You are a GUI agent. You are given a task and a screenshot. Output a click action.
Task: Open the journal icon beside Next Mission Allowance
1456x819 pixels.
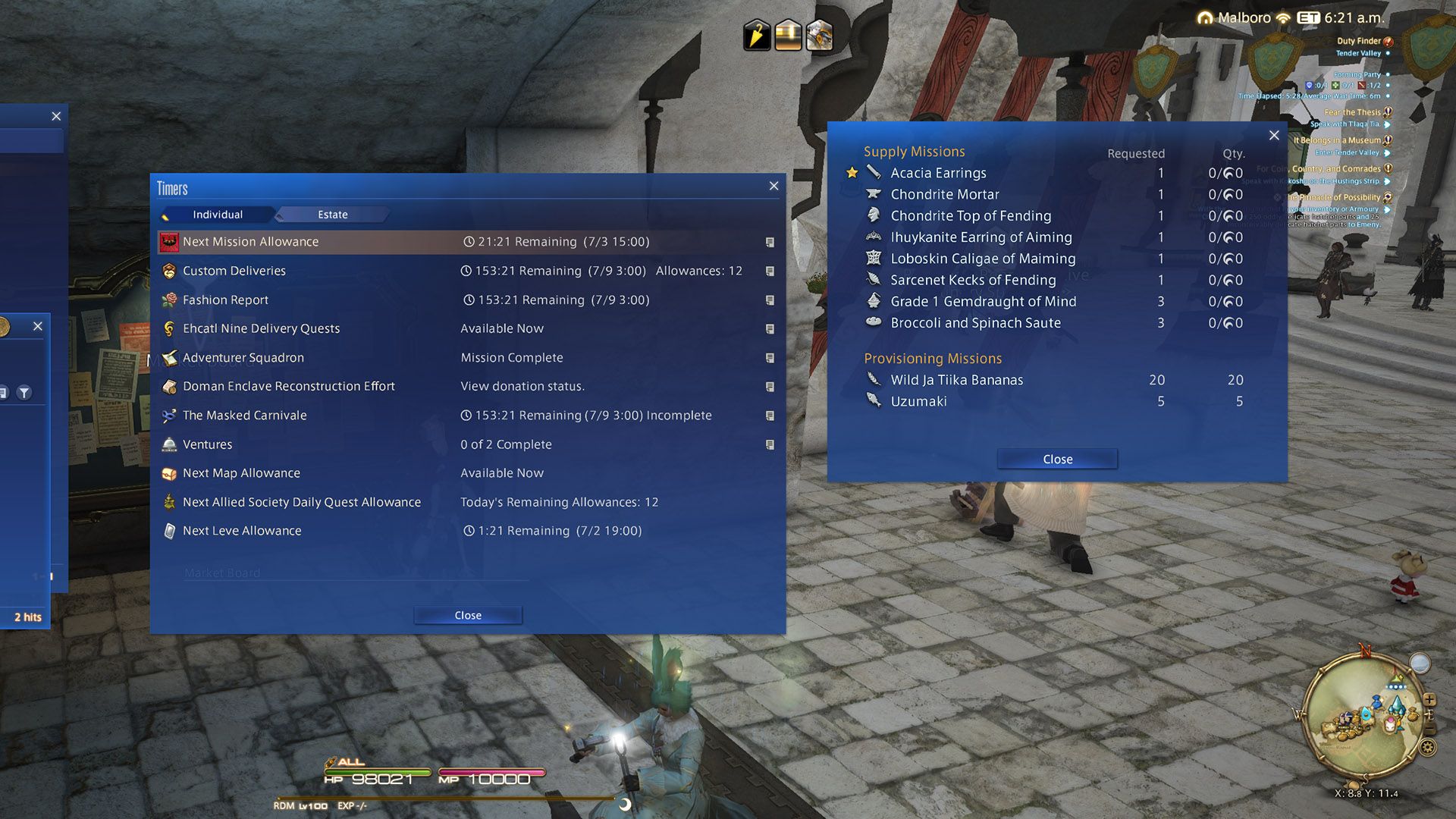[770, 241]
